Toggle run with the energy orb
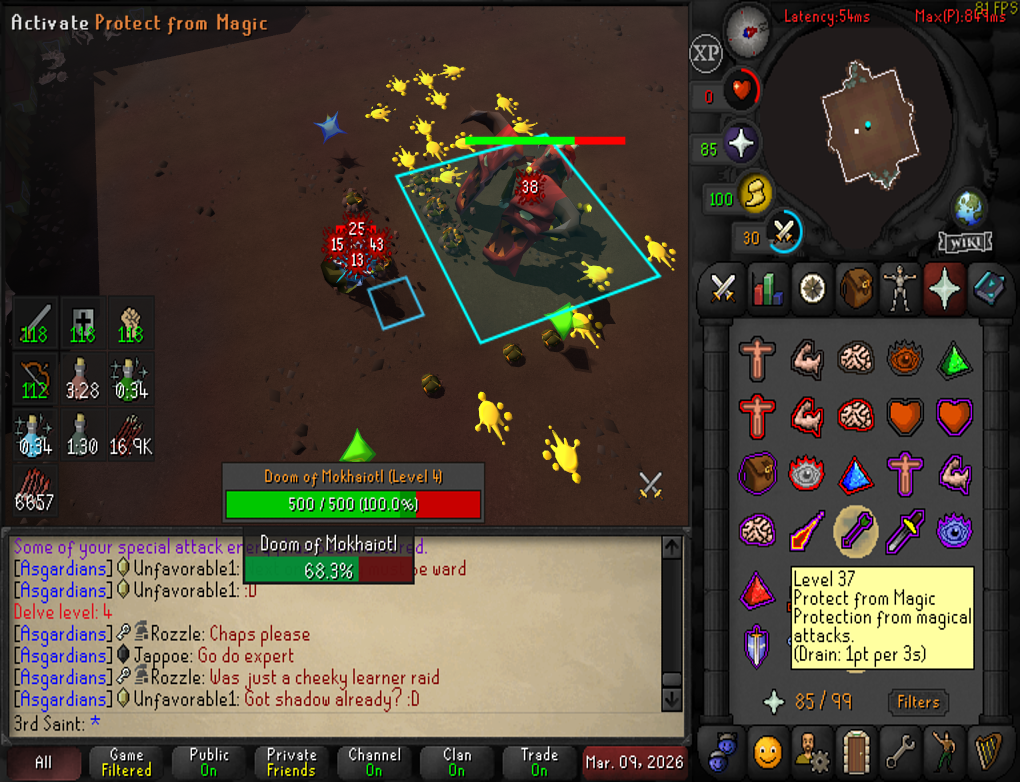 click(x=753, y=195)
